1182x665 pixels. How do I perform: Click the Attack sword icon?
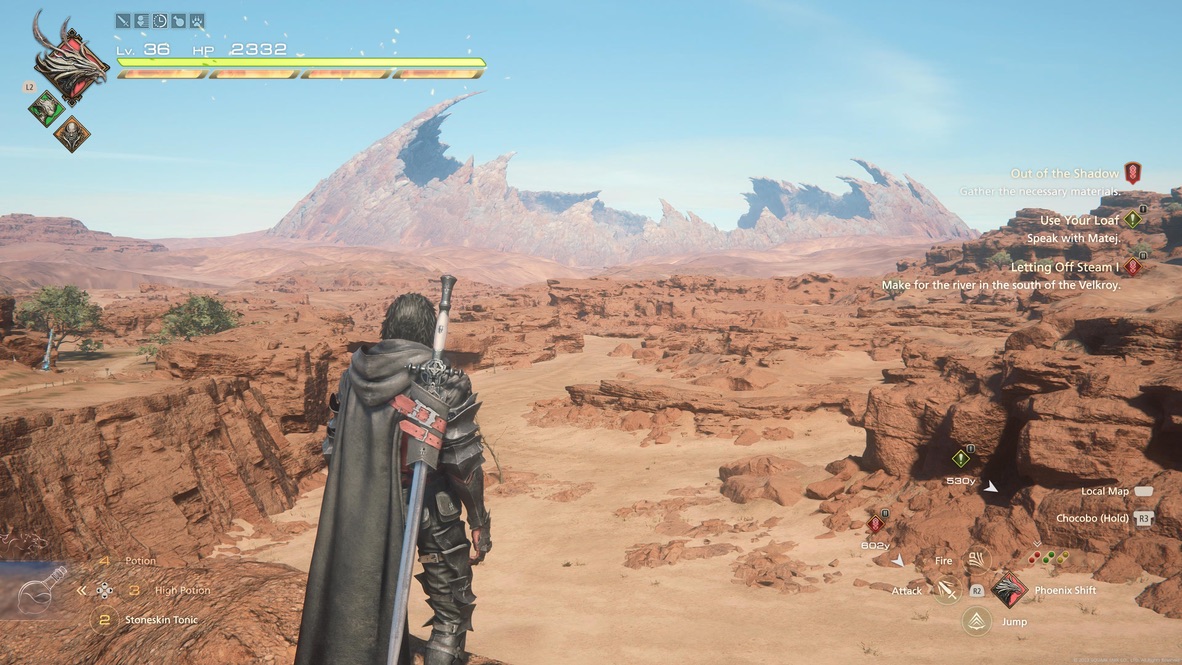(946, 591)
